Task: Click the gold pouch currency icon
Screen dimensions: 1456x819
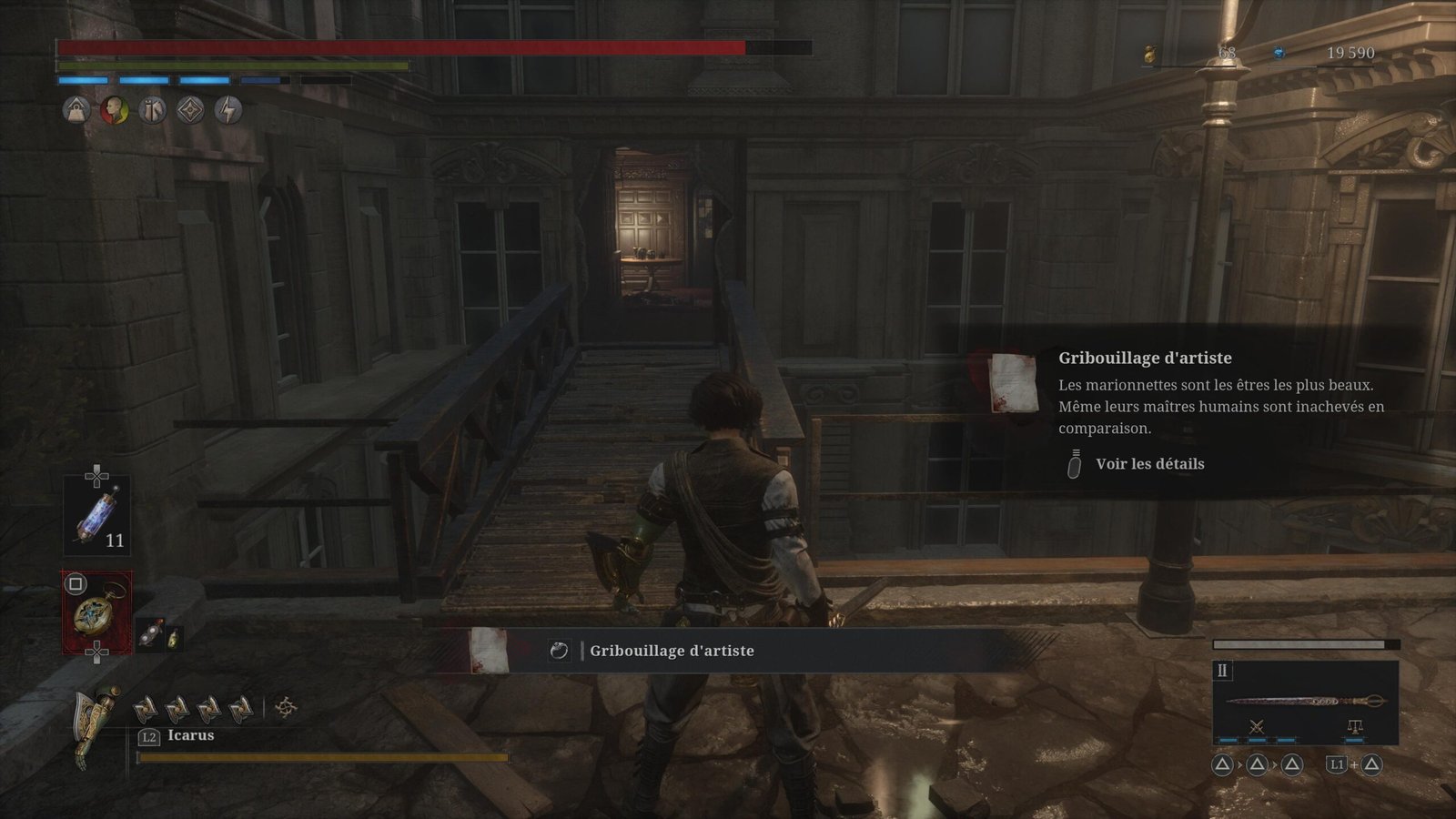Action: coord(1149,55)
